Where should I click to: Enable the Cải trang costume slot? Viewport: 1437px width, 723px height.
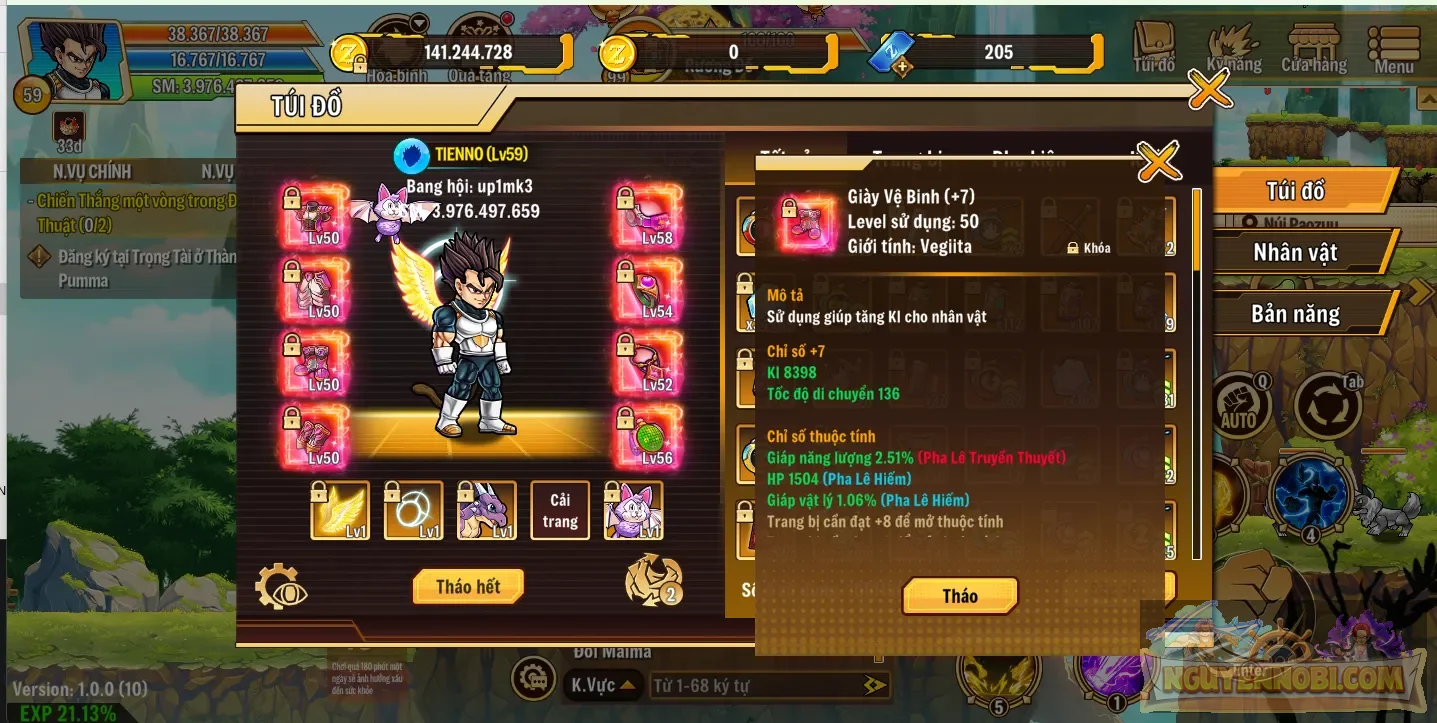pos(559,510)
